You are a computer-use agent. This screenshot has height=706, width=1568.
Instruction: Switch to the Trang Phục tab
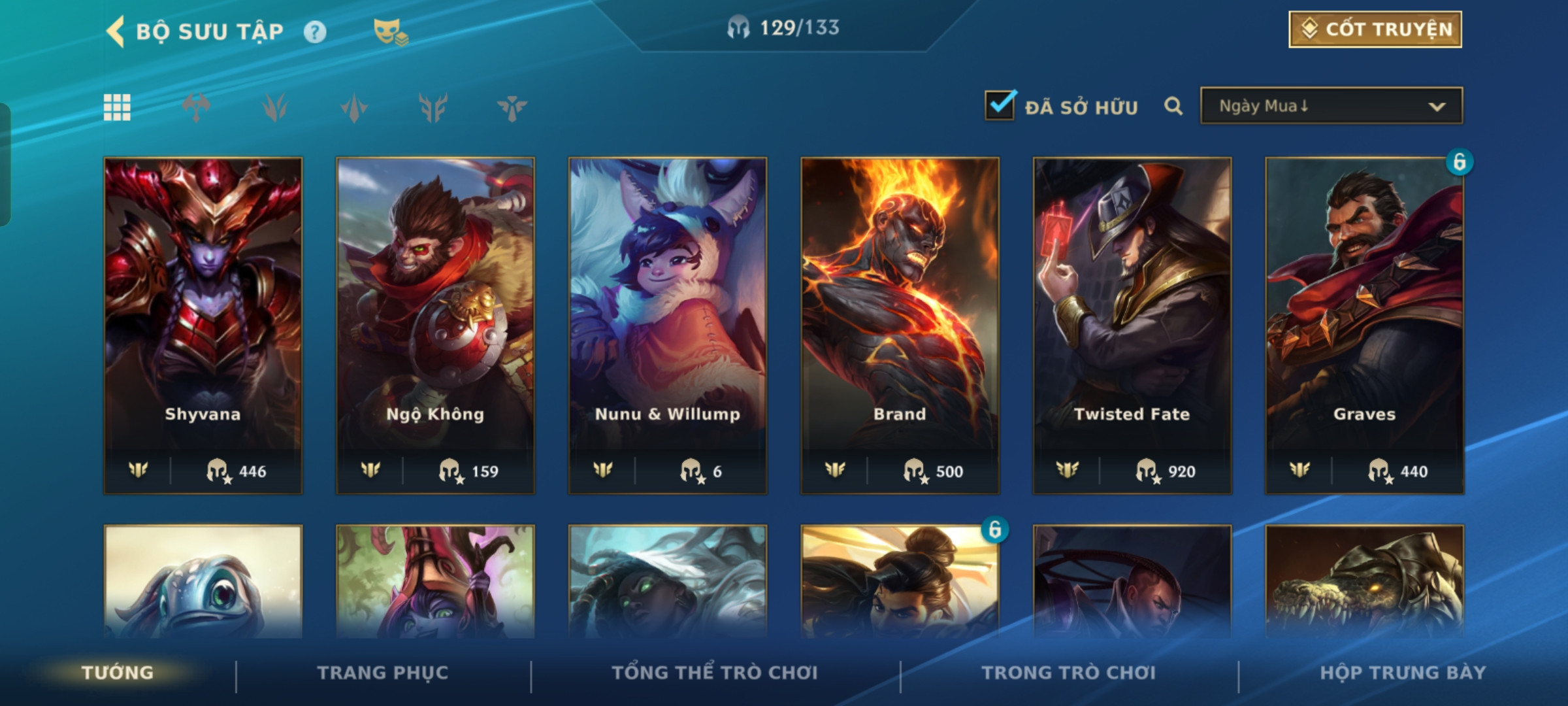pos(383,673)
